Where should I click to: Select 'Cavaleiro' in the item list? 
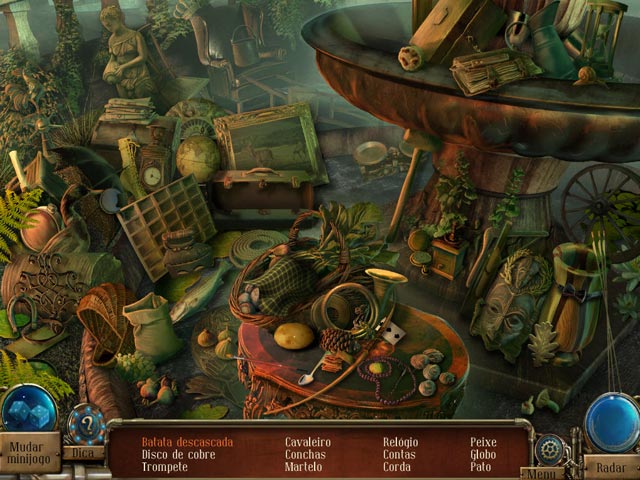[308, 441]
